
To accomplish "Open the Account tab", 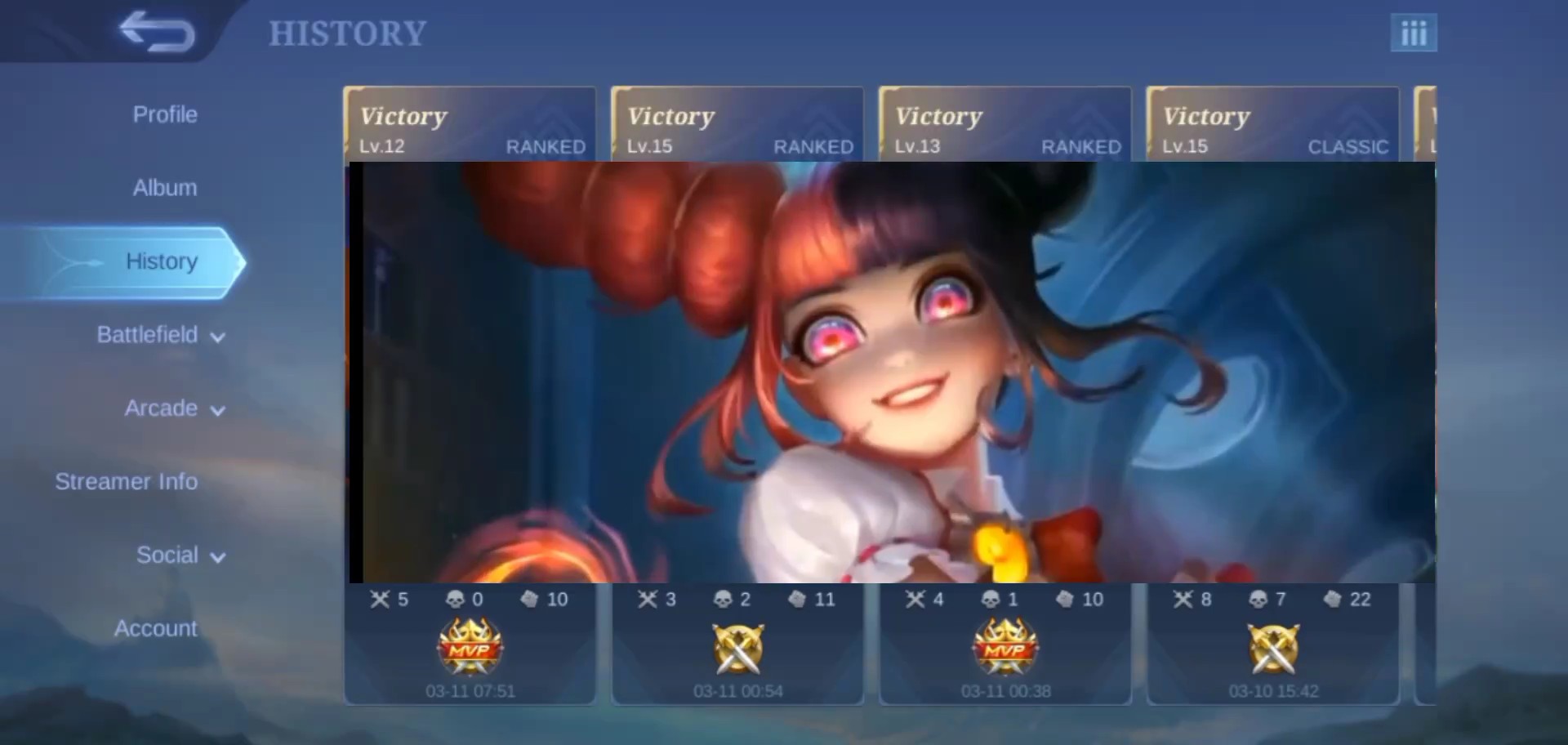I will coord(155,629).
